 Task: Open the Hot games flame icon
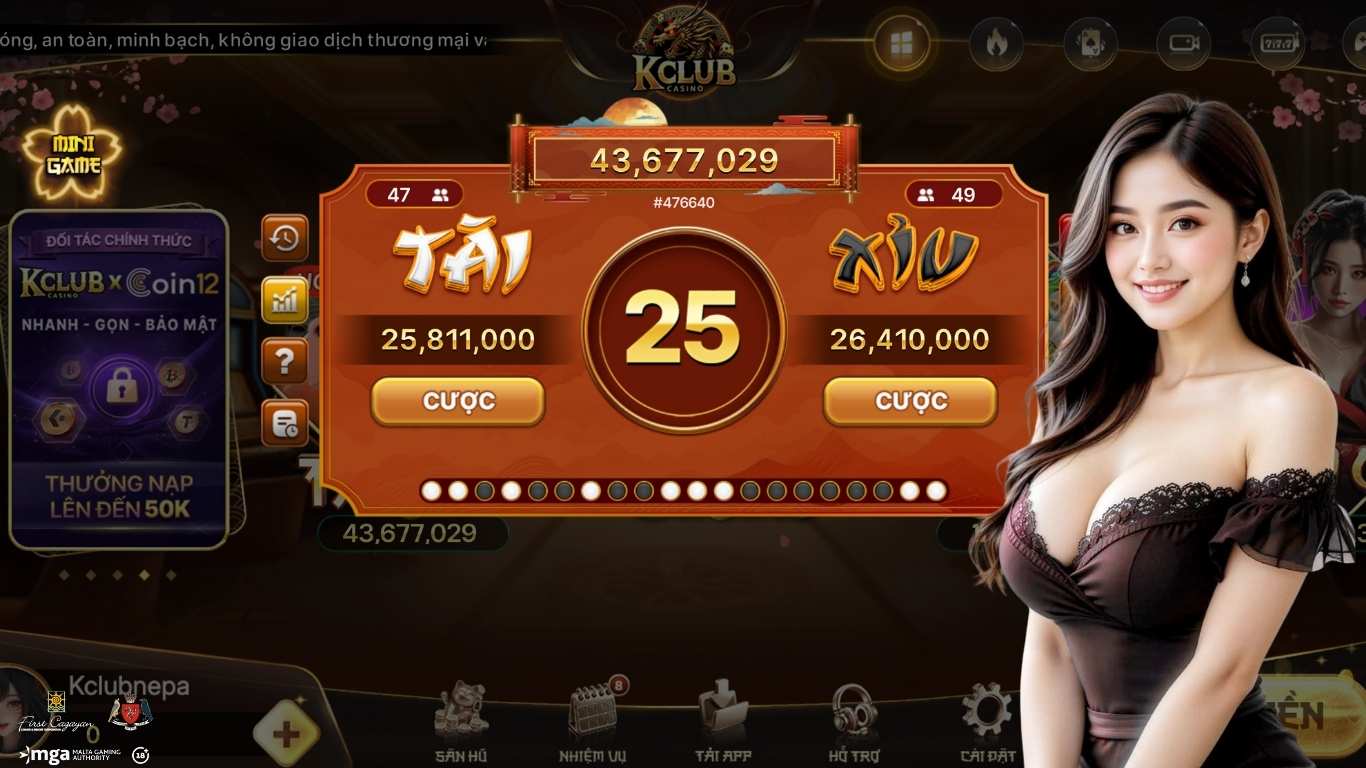click(997, 43)
